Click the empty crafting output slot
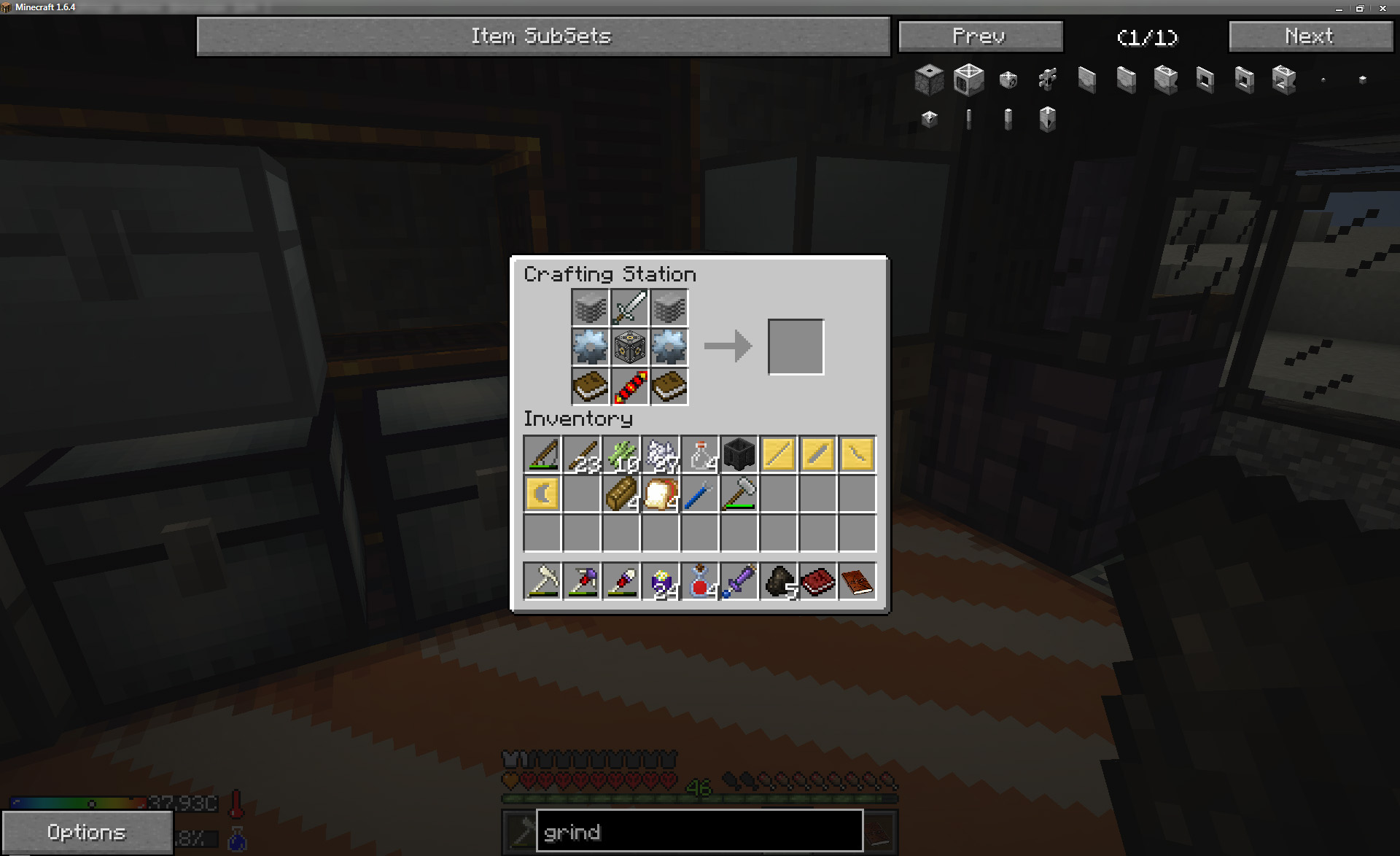This screenshot has width=1400, height=856. (796, 347)
